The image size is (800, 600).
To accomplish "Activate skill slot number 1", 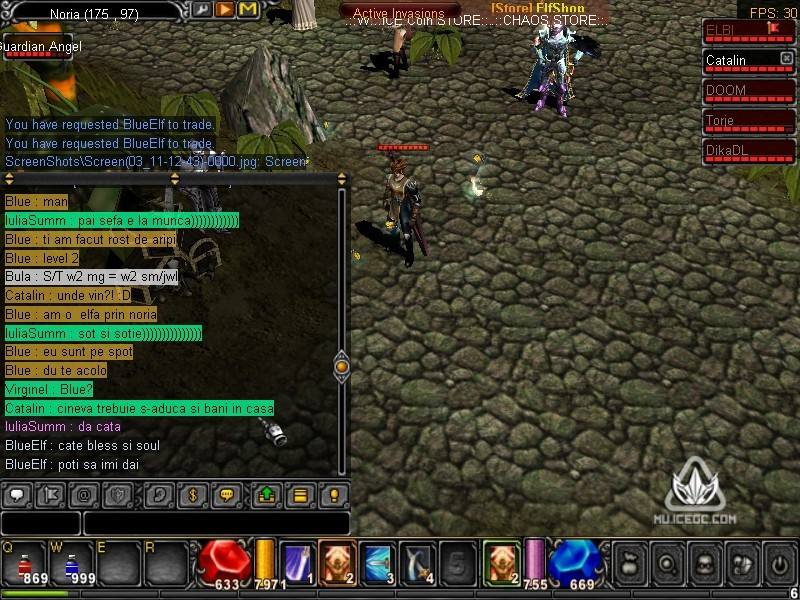I will (x=297, y=562).
